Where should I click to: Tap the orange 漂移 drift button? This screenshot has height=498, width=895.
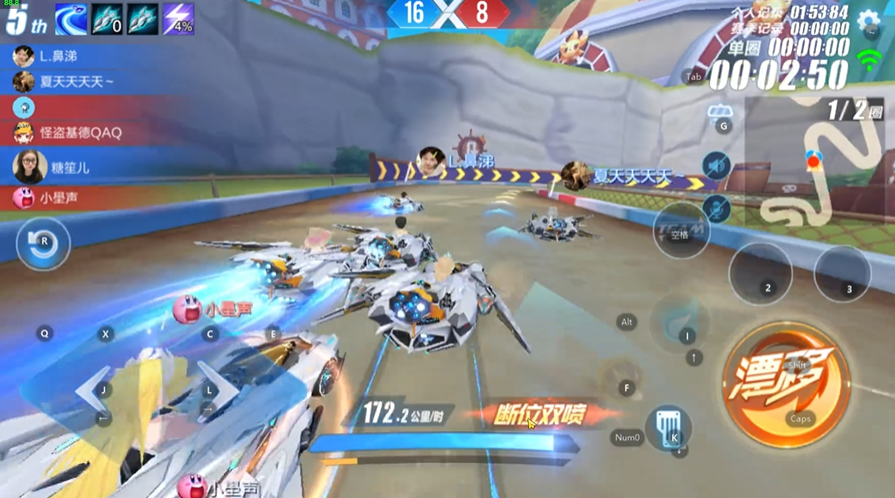pos(786,380)
